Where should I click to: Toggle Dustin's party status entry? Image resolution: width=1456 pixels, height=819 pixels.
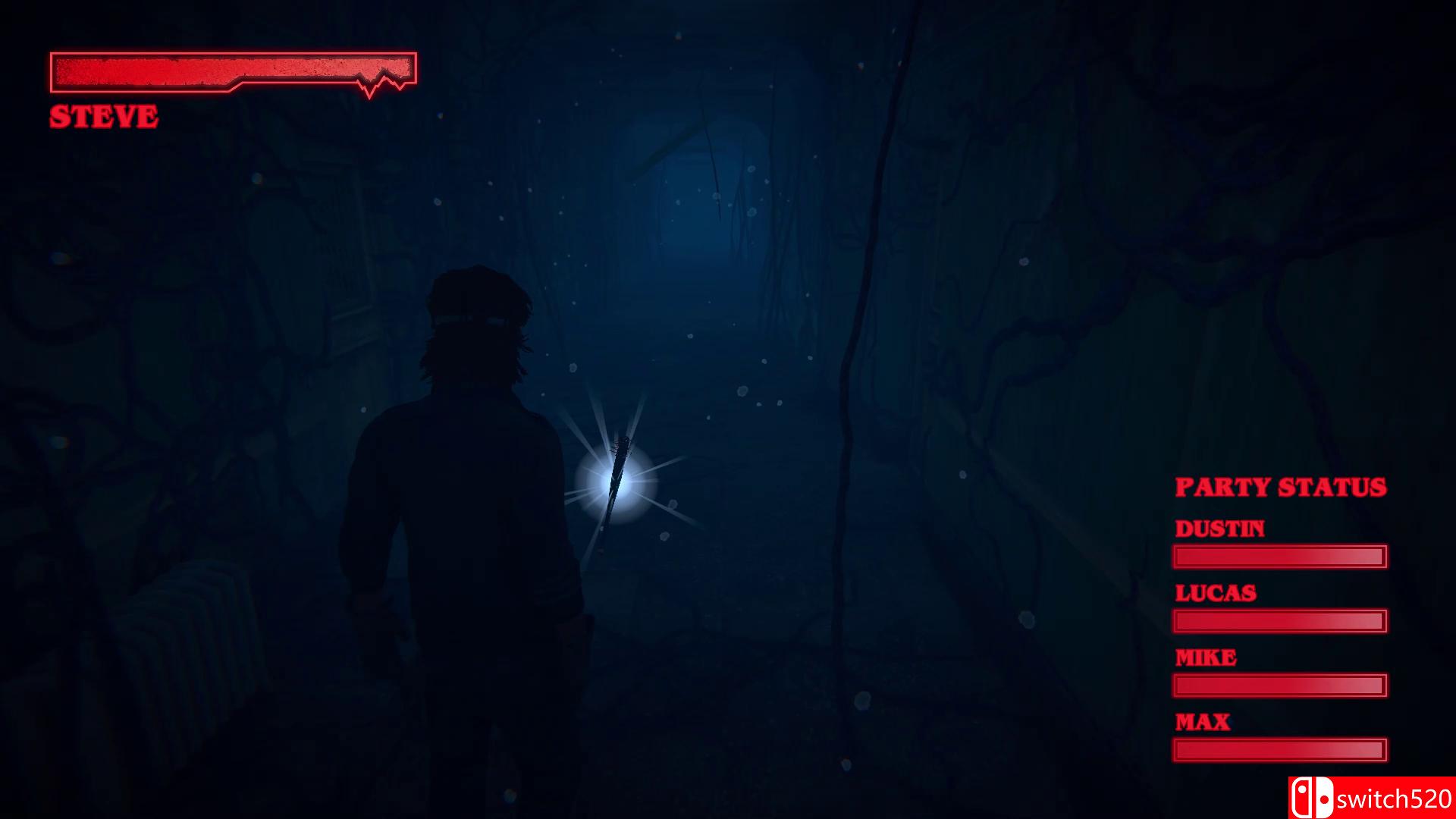click(x=1280, y=557)
